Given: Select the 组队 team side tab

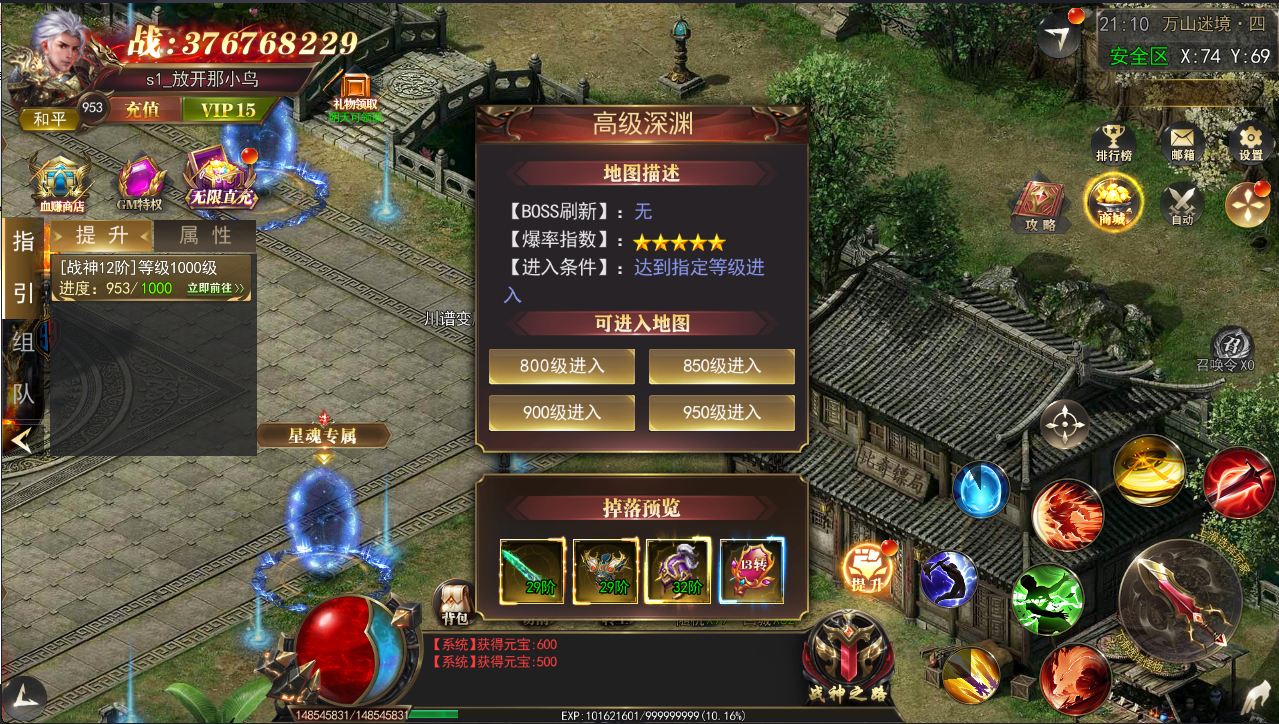Looking at the screenshot, I should (x=23, y=368).
